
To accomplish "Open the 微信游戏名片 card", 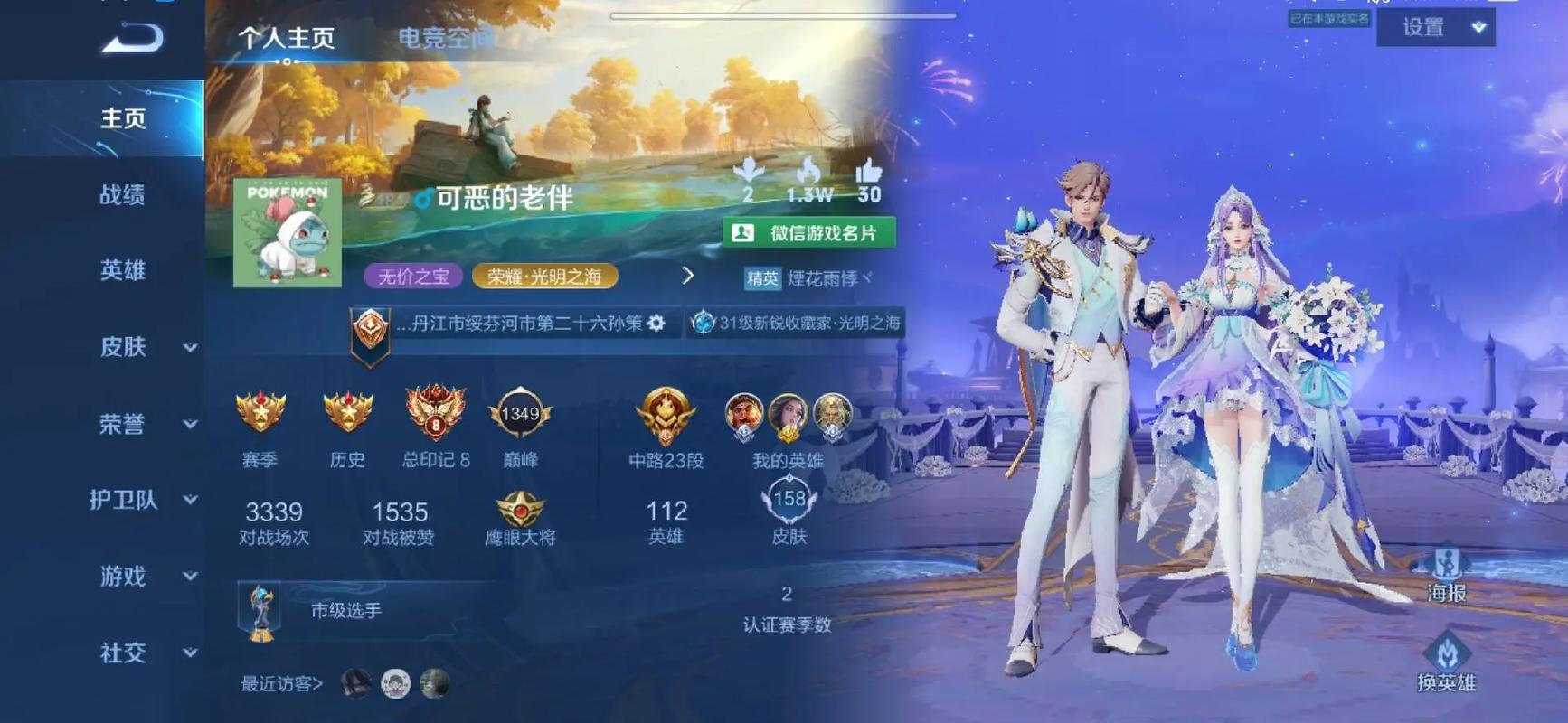I will [808, 233].
